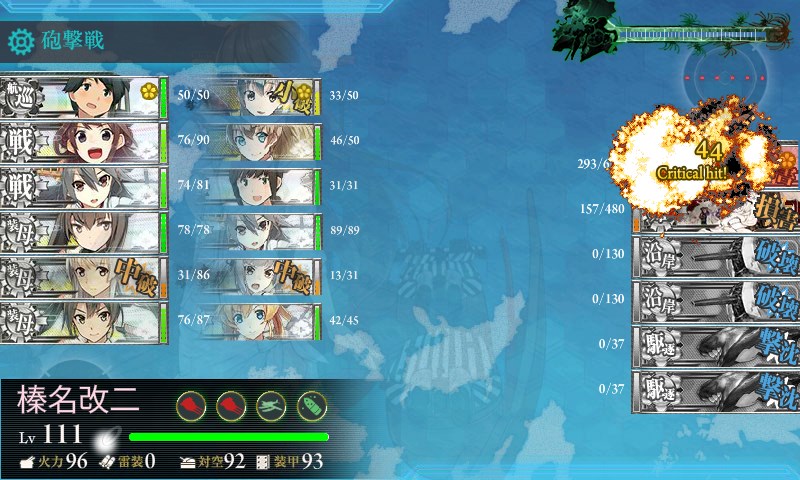Choose the escort ship with 89/89 HP

click(x=268, y=231)
